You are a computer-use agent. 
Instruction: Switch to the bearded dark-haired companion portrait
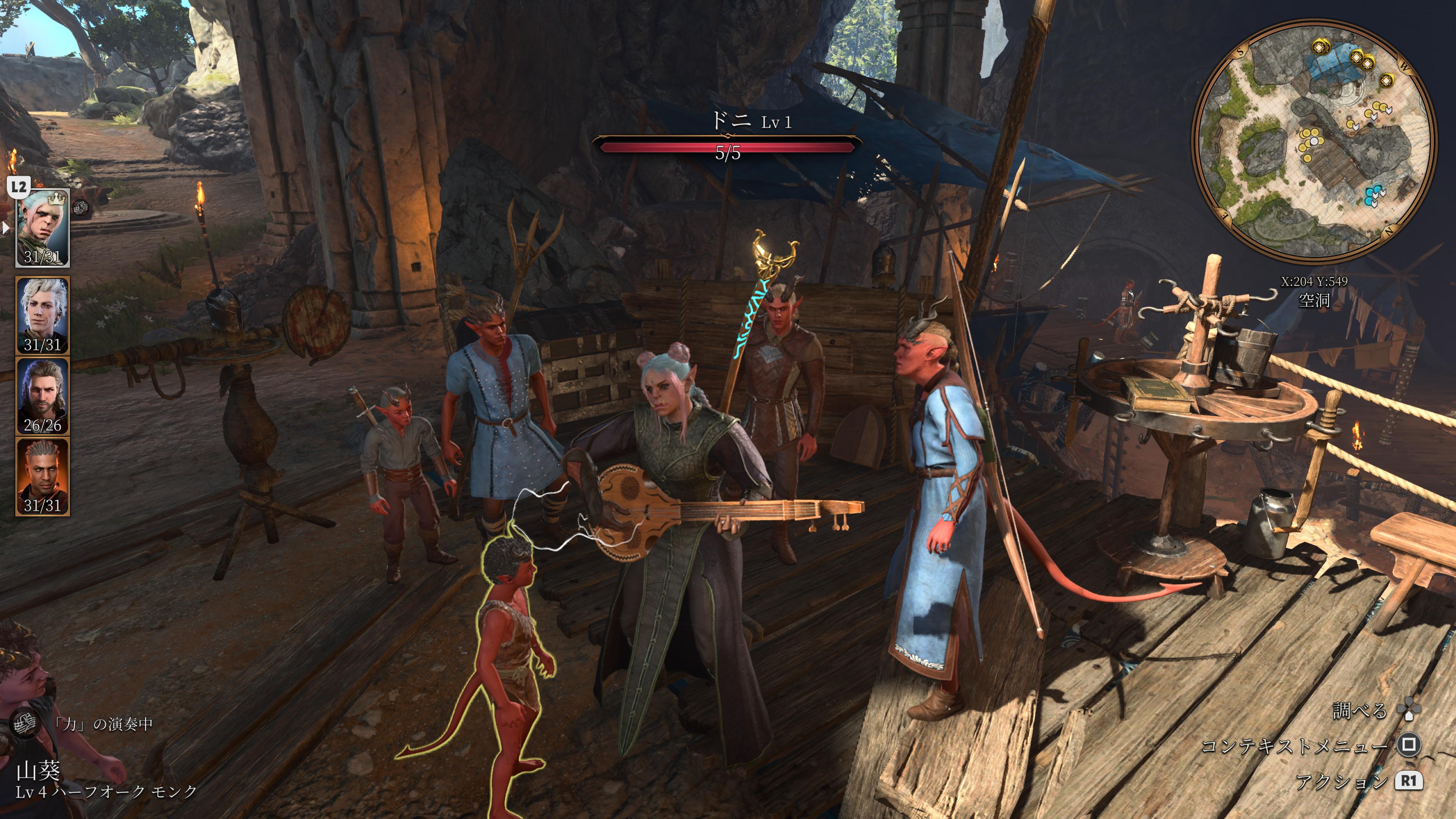pos(42,395)
